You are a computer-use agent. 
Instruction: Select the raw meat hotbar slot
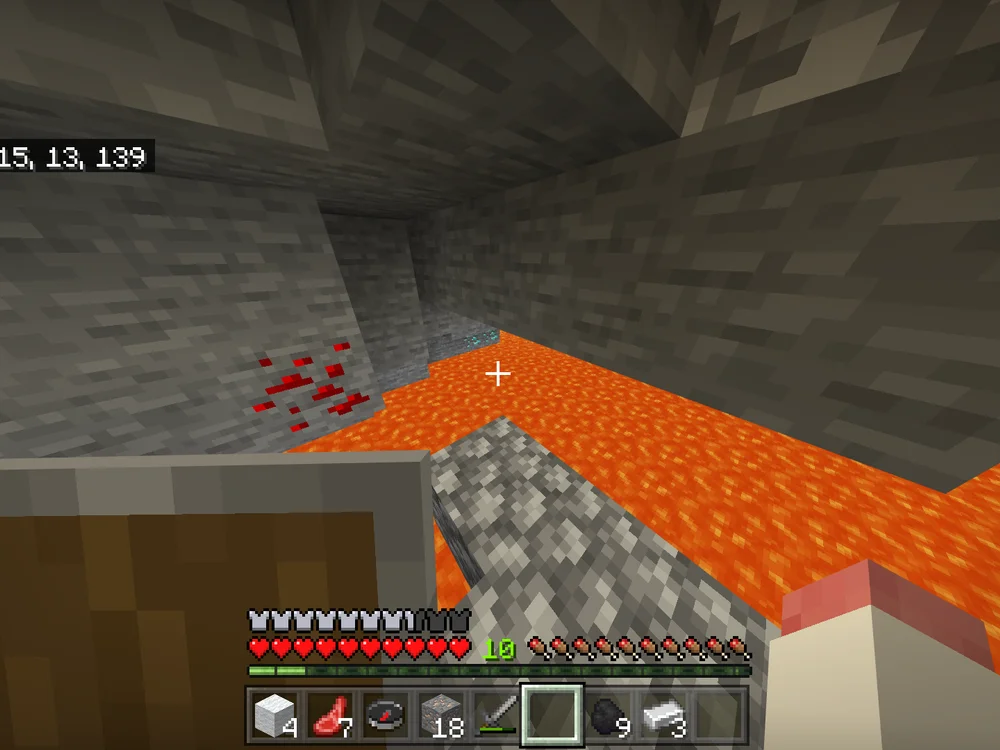(329, 713)
